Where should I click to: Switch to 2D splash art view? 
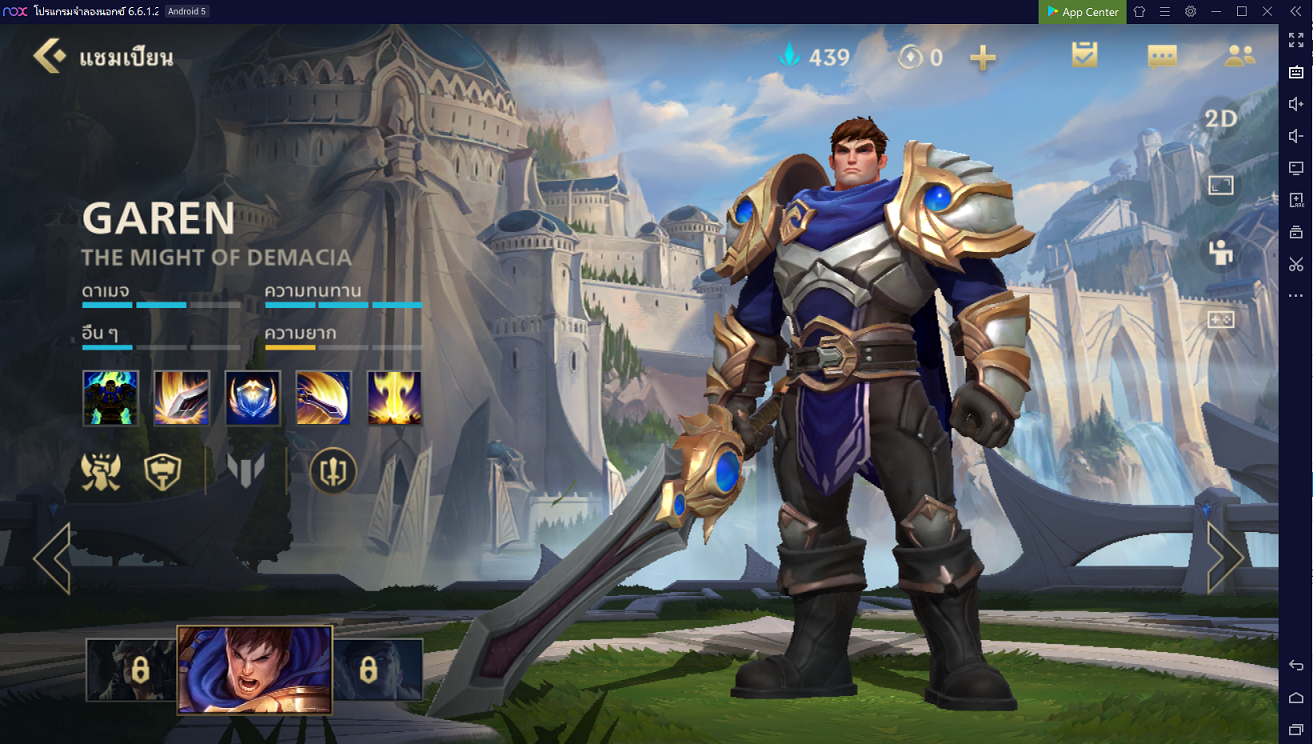click(1220, 119)
